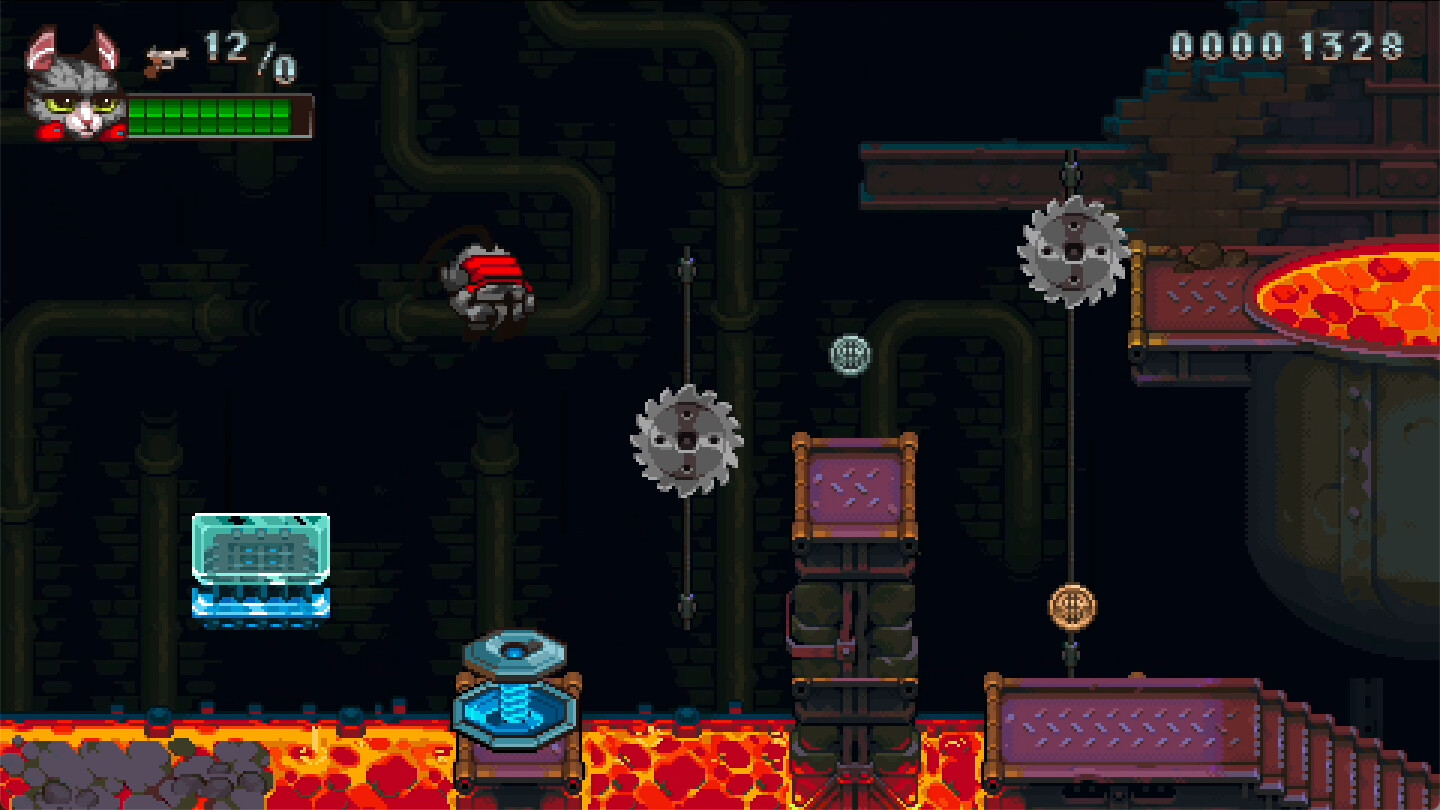Click the grey sewer grate collectible midair
The image size is (1440, 810).
pyautogui.click(x=848, y=353)
